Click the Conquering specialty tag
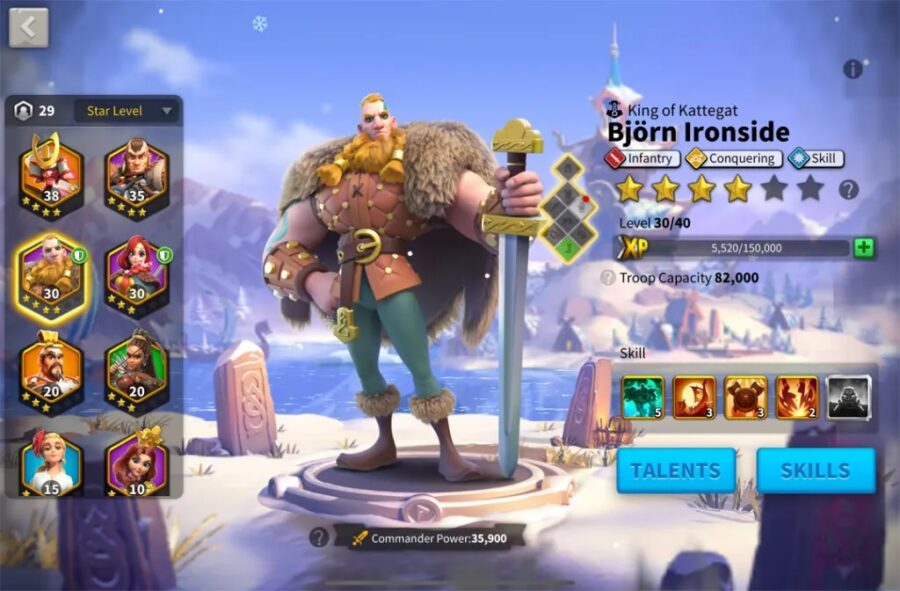Image resolution: width=900 pixels, height=591 pixels. pos(733,158)
